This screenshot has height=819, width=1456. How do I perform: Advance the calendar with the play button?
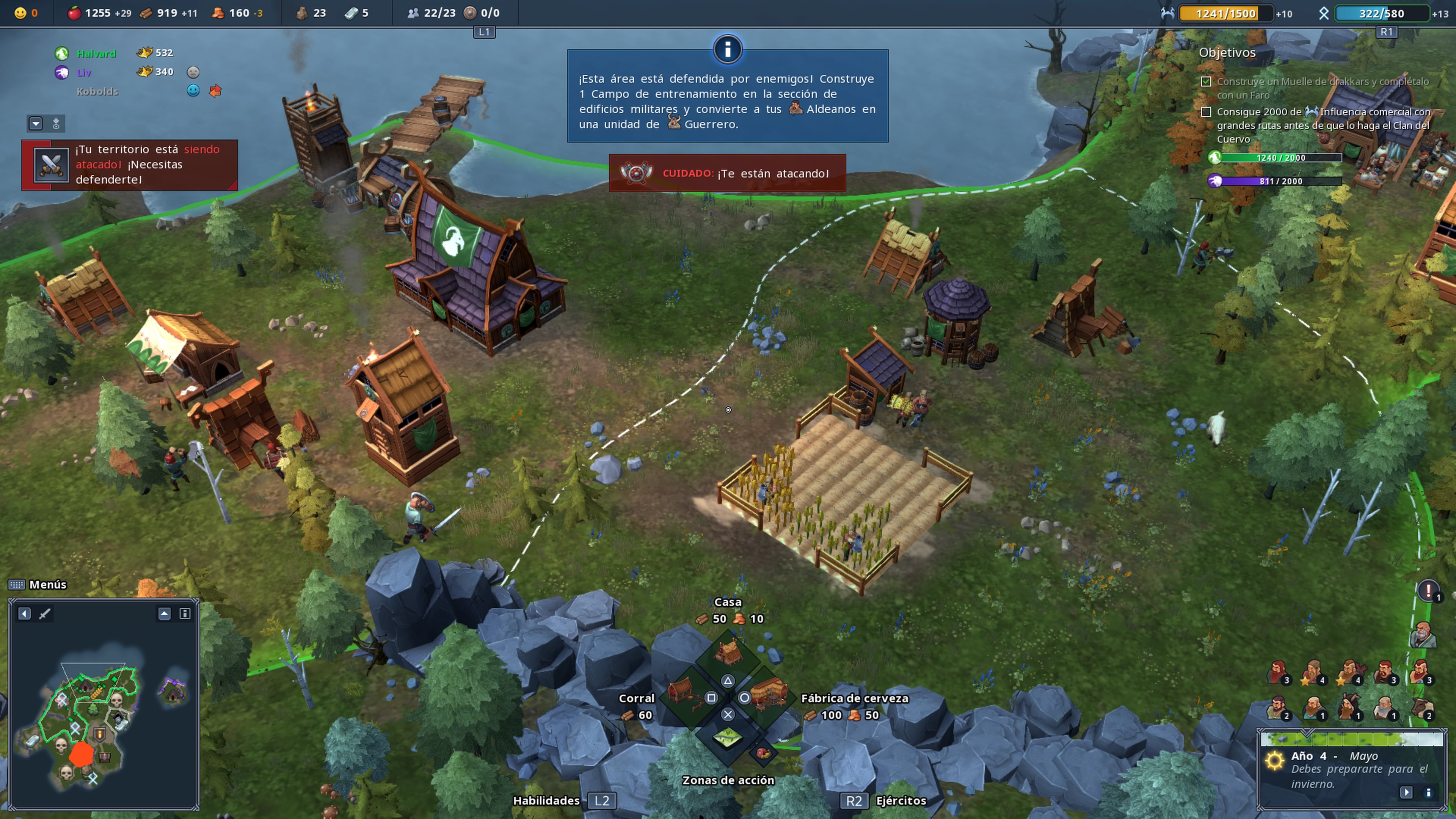[1406, 792]
